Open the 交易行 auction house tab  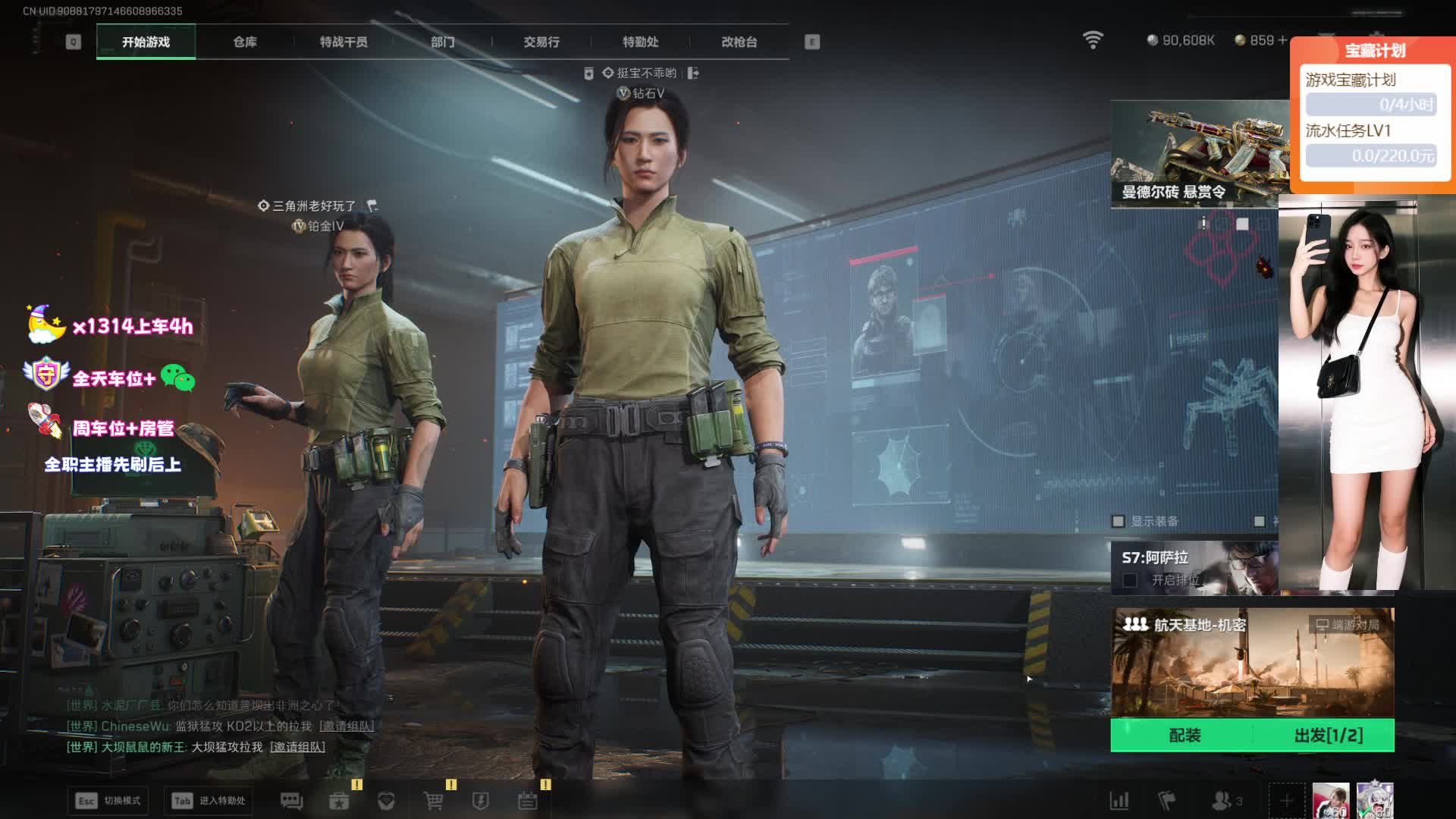coord(541,42)
